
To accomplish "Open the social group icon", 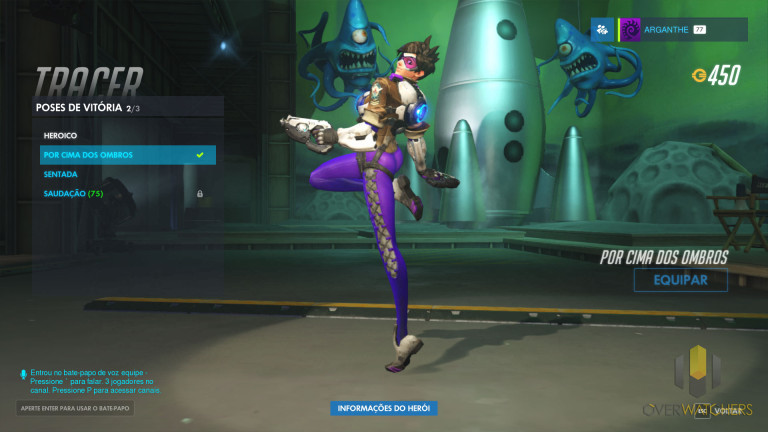I will [x=602, y=30].
